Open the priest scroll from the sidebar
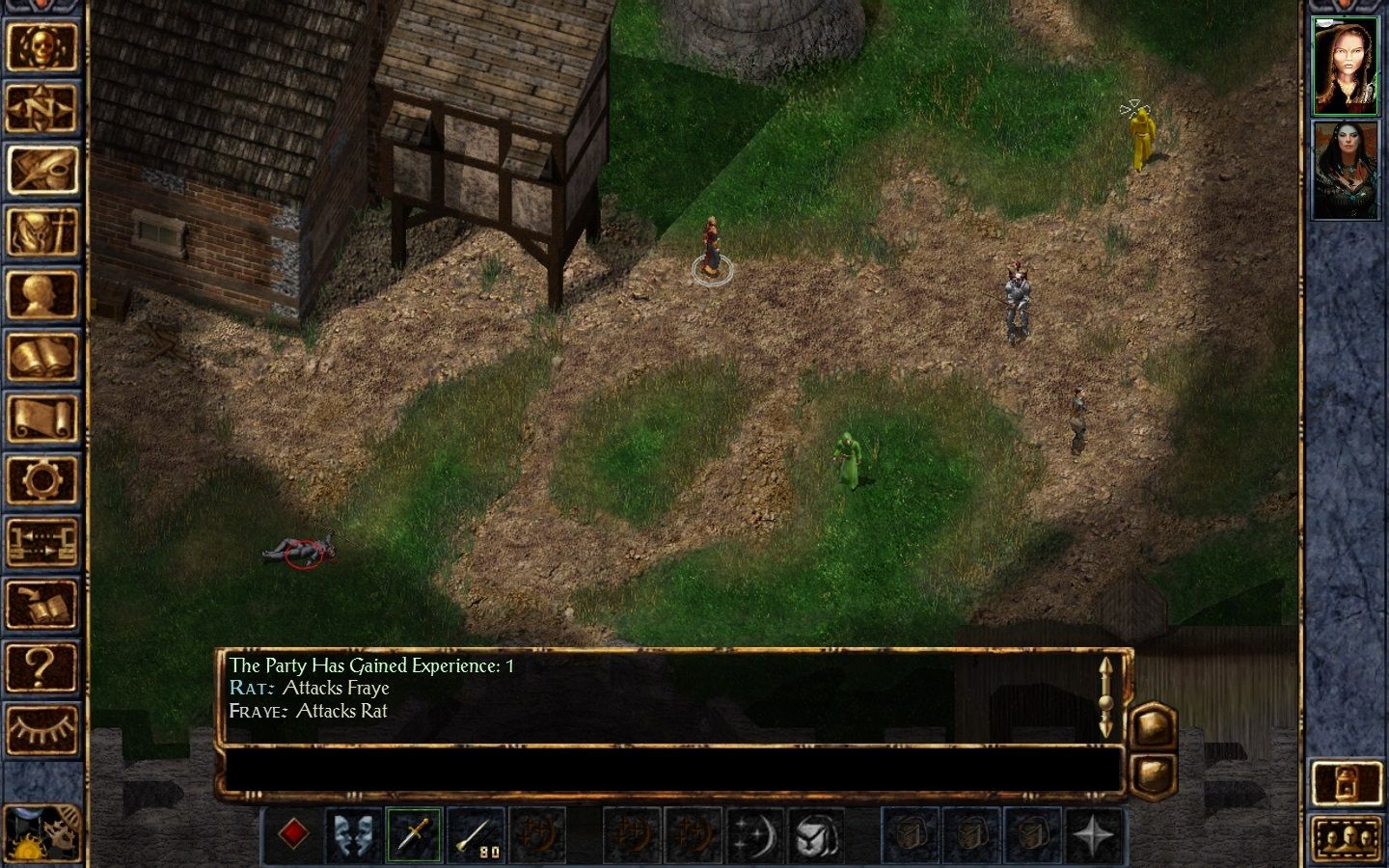 (x=41, y=420)
